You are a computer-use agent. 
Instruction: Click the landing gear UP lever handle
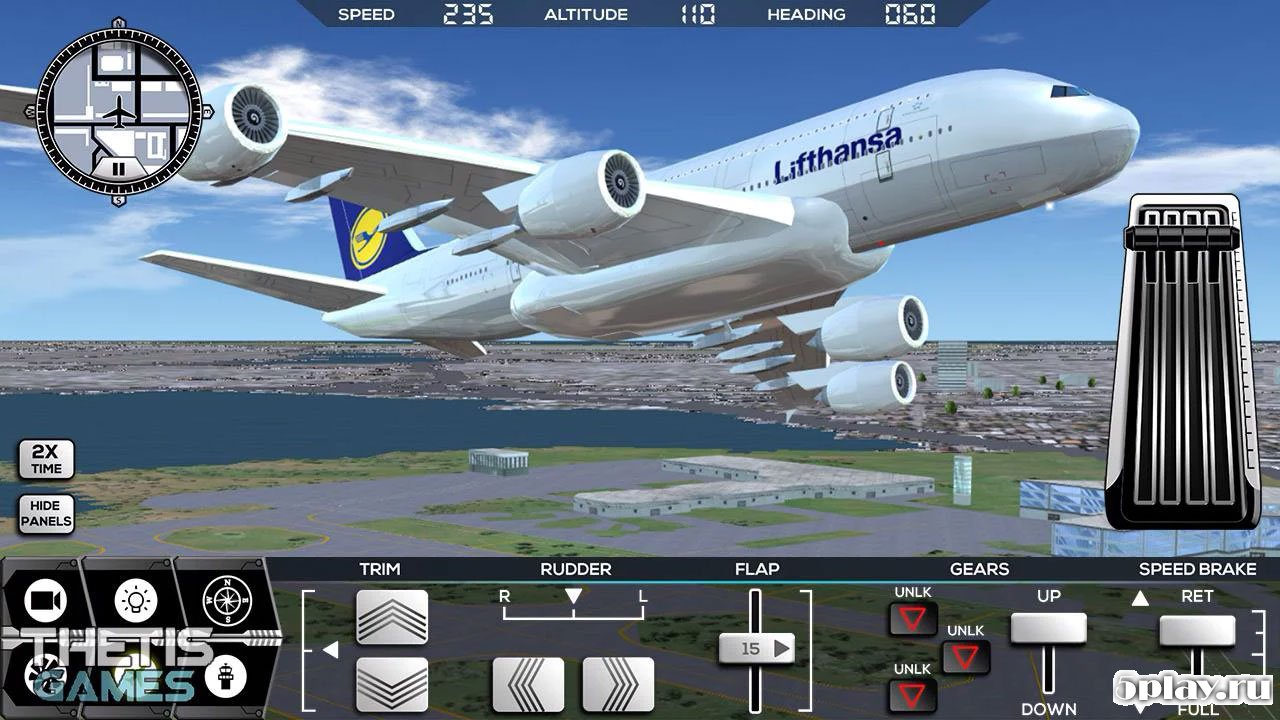[1048, 628]
